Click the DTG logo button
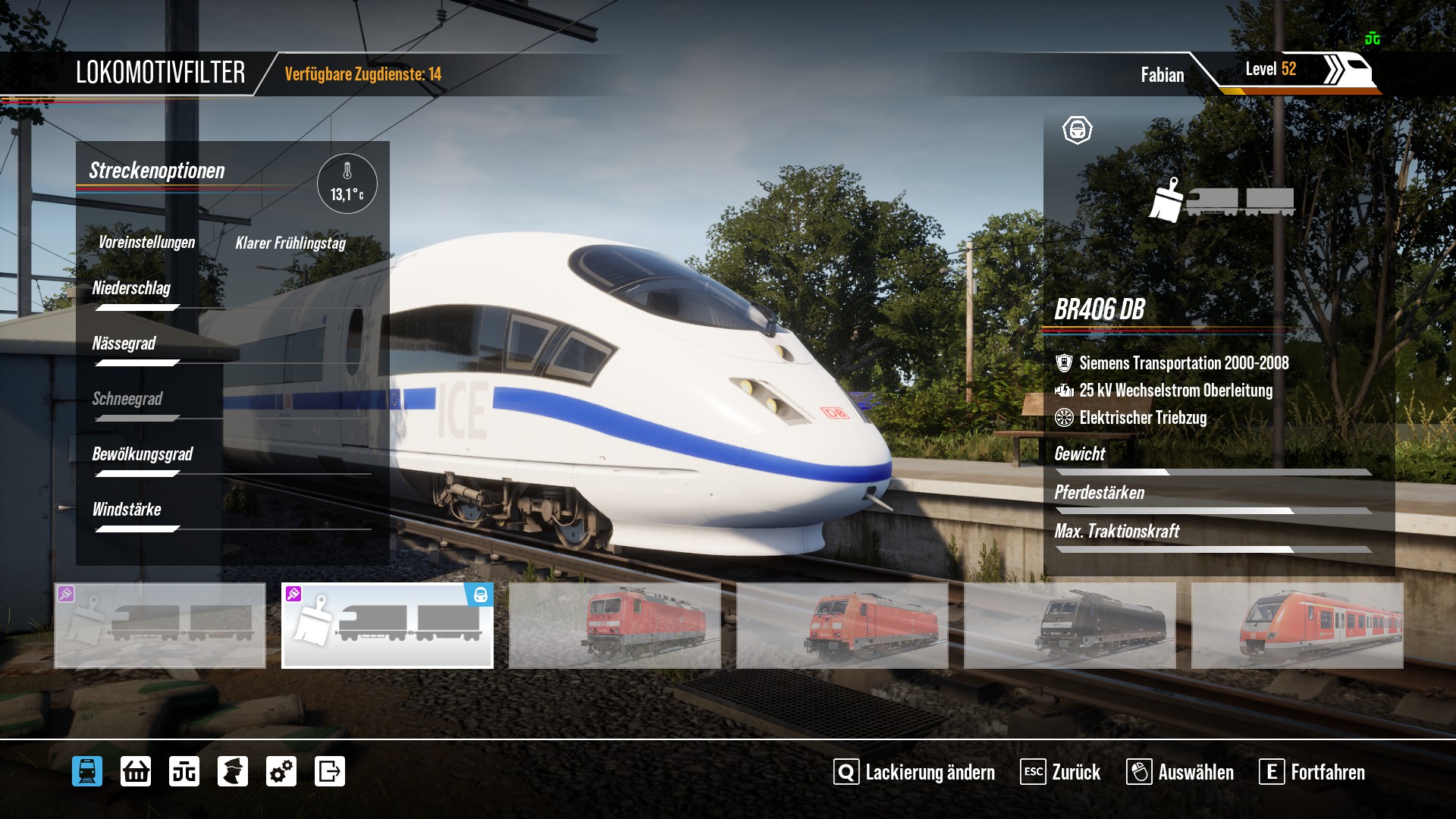The height and width of the screenshot is (819, 1456). pos(184,772)
